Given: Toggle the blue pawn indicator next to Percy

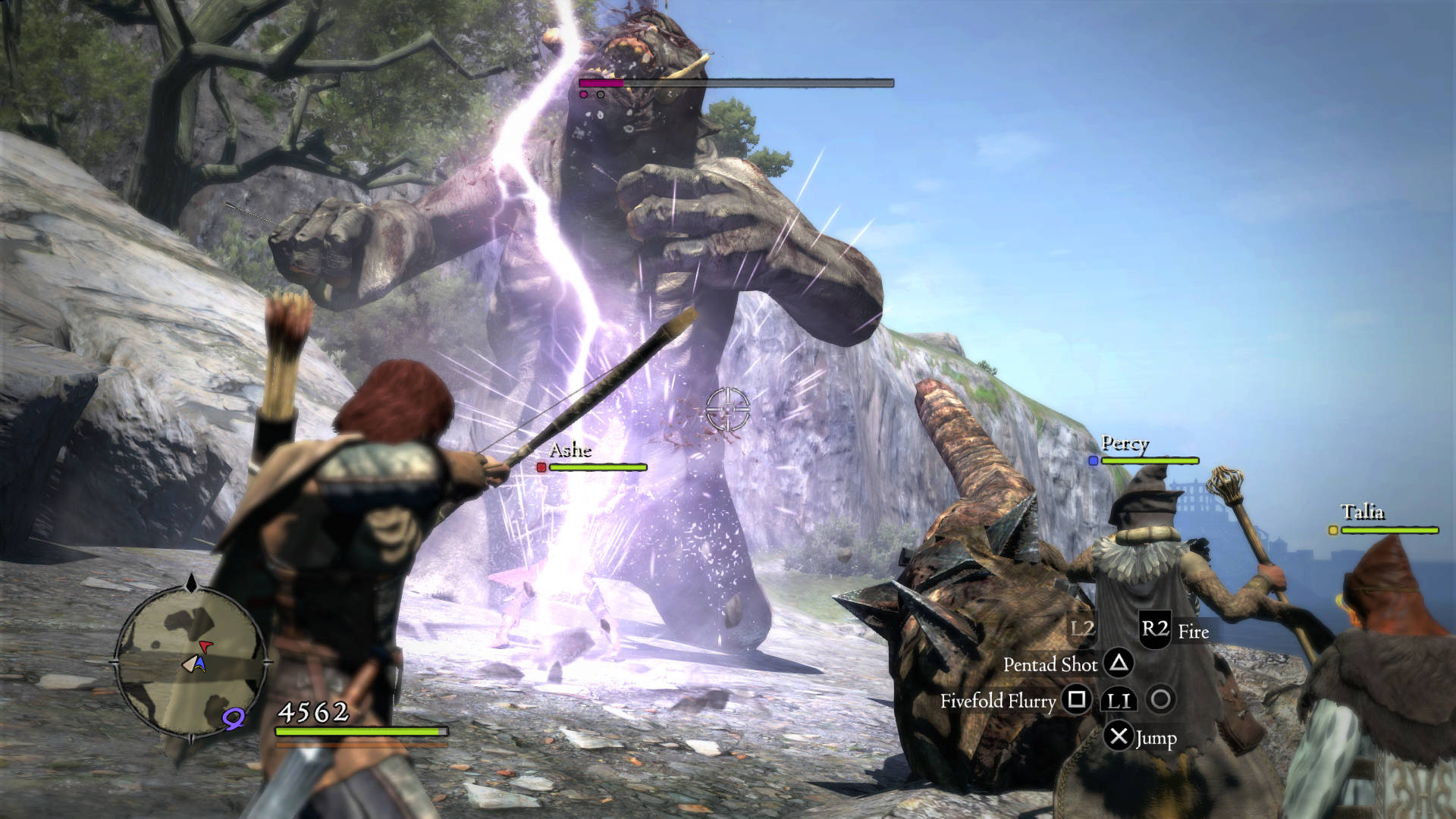Looking at the screenshot, I should coord(1092,460).
